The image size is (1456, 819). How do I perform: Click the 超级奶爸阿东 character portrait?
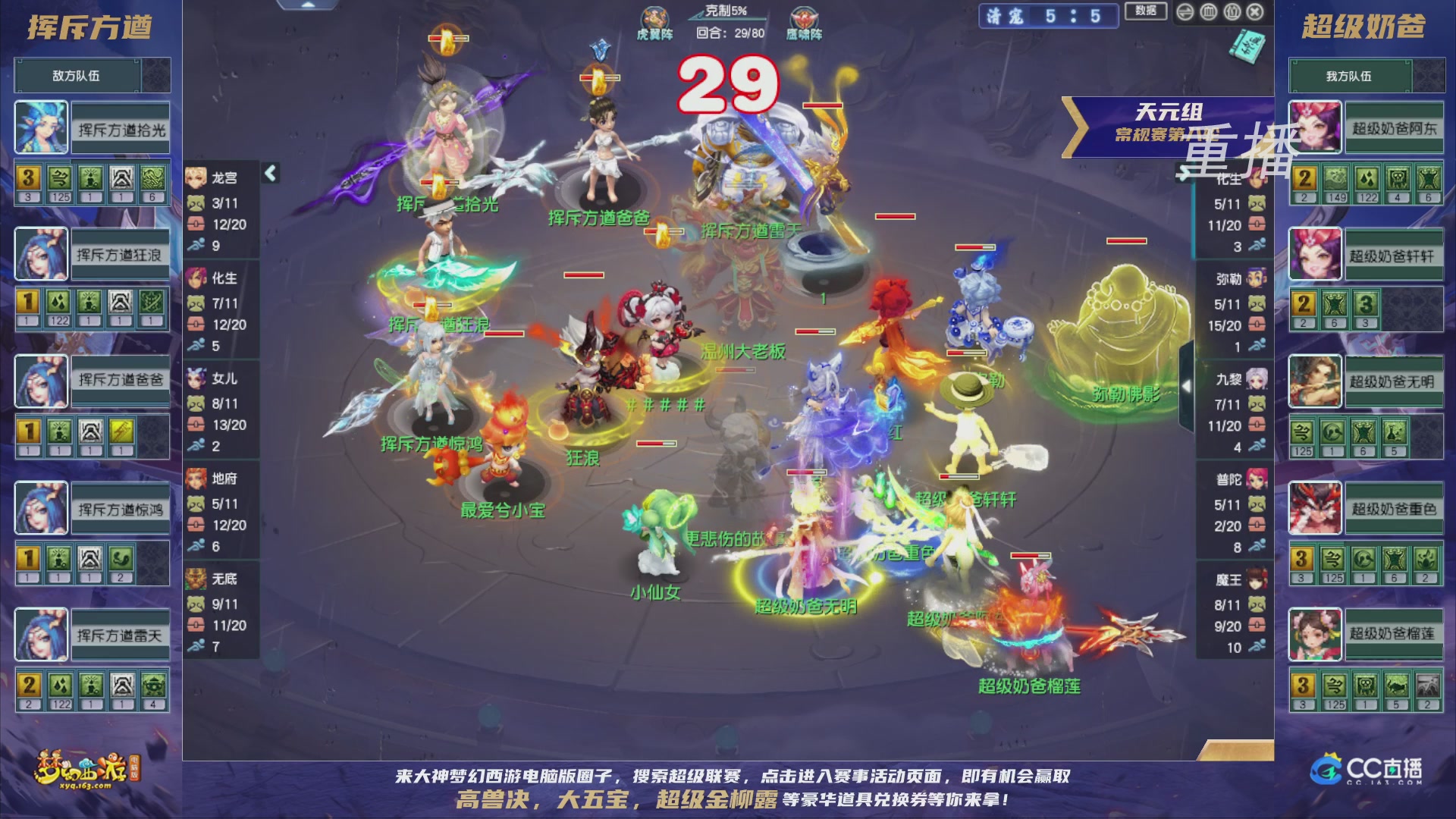(x=1314, y=127)
